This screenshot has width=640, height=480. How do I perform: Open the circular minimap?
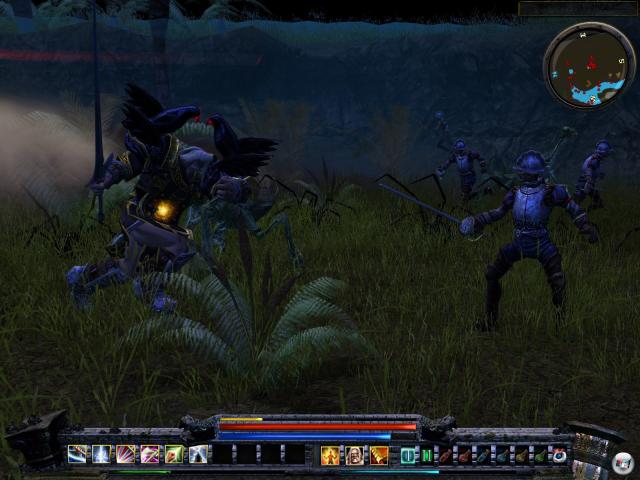[x=589, y=65]
